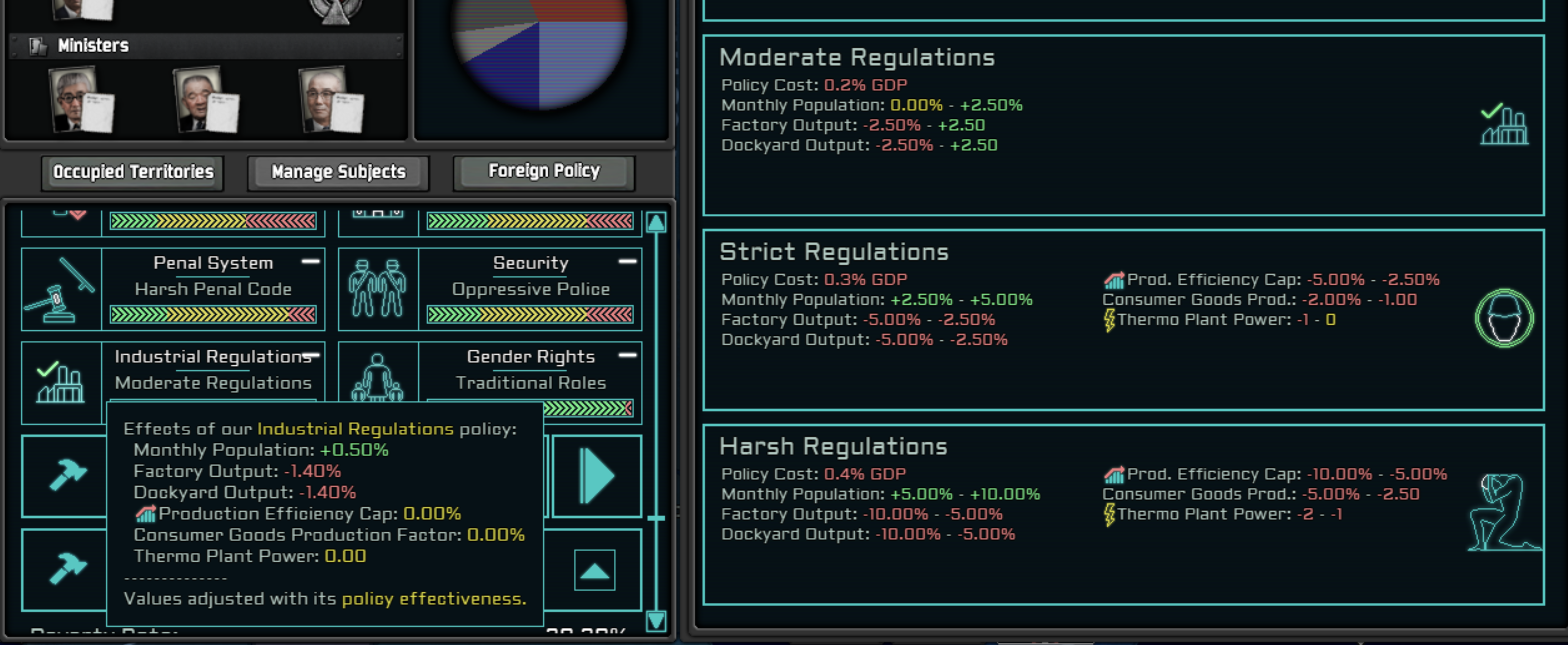
Task: Click the Manage Subjects button
Action: 338,172
